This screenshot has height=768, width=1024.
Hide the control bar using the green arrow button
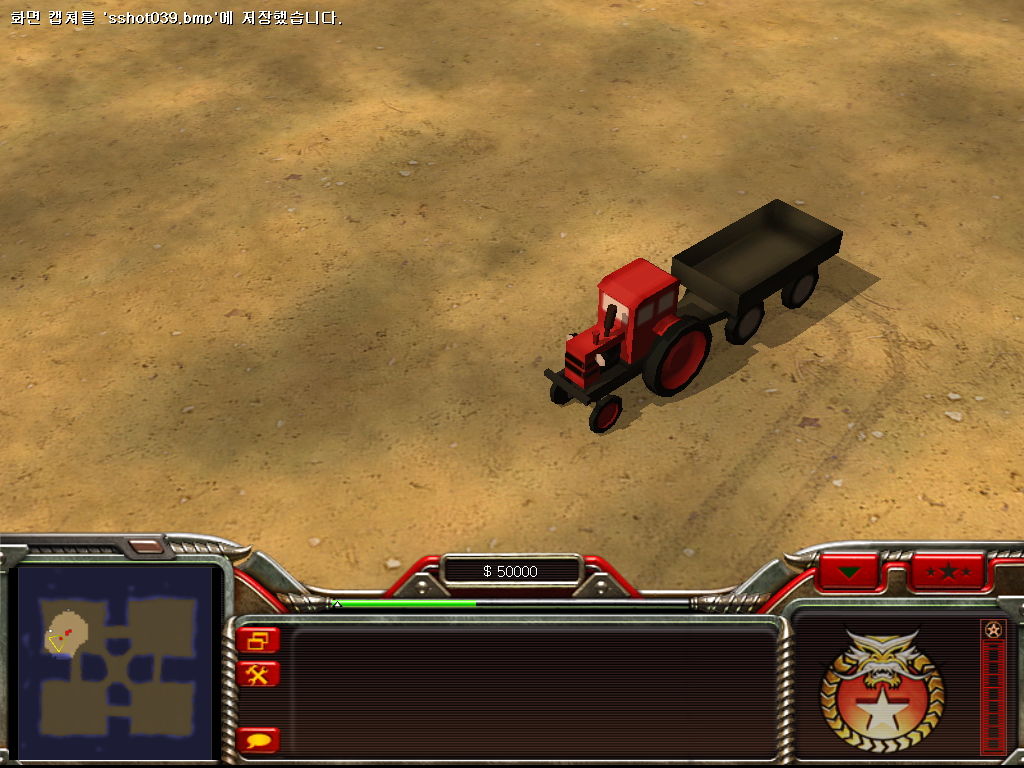tap(849, 572)
